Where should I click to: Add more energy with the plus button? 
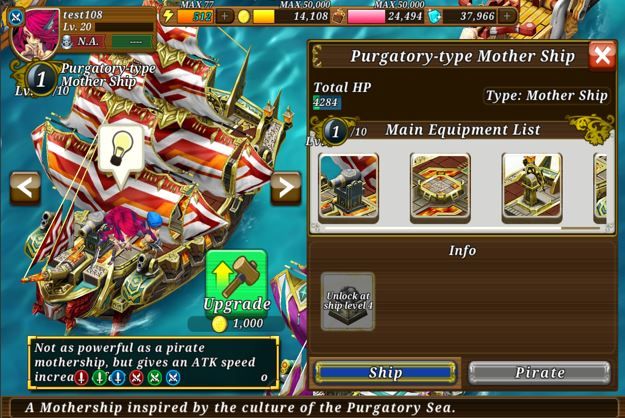pos(225,16)
